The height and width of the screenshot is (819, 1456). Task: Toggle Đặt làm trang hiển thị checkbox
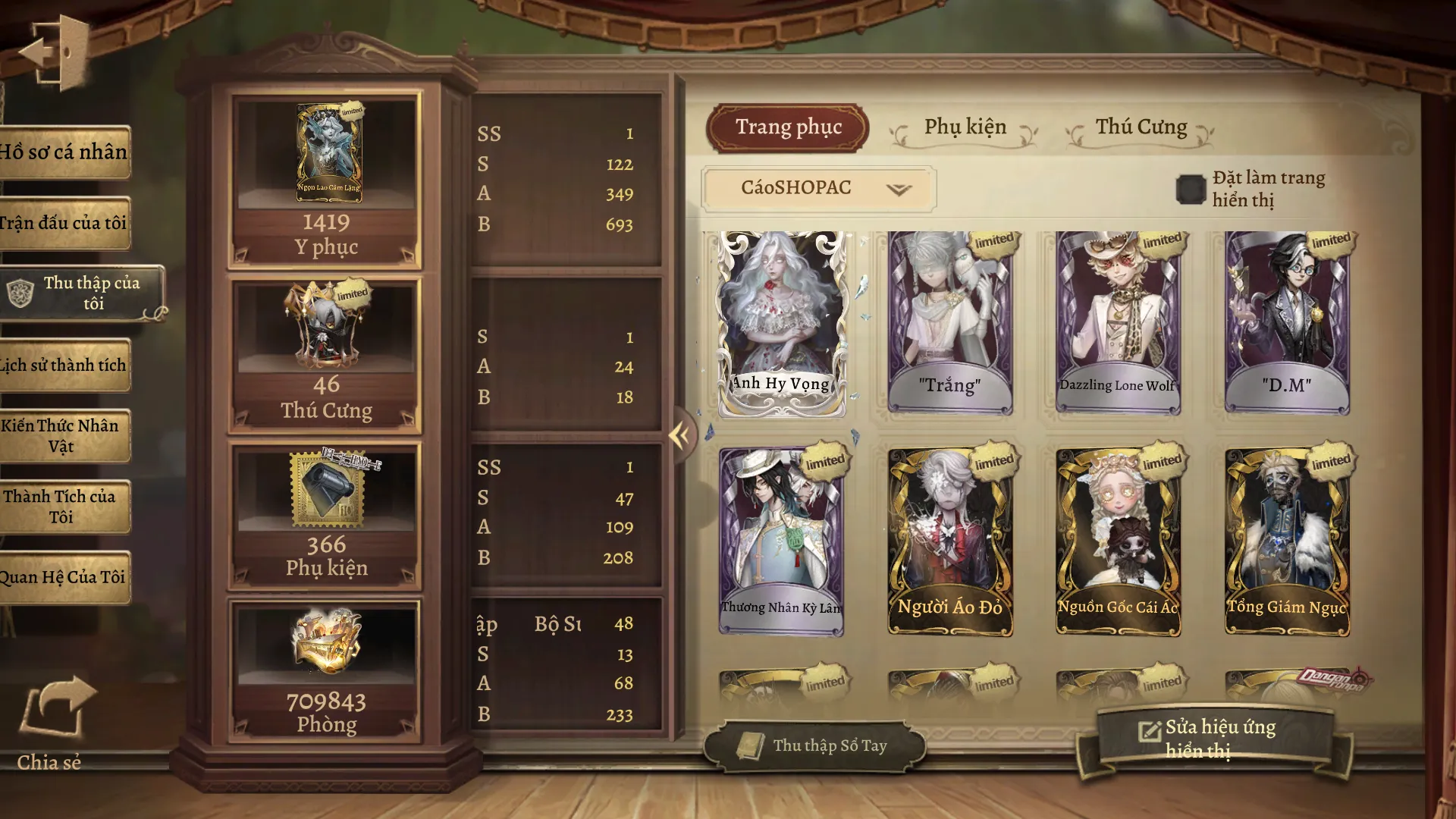[x=1190, y=190]
